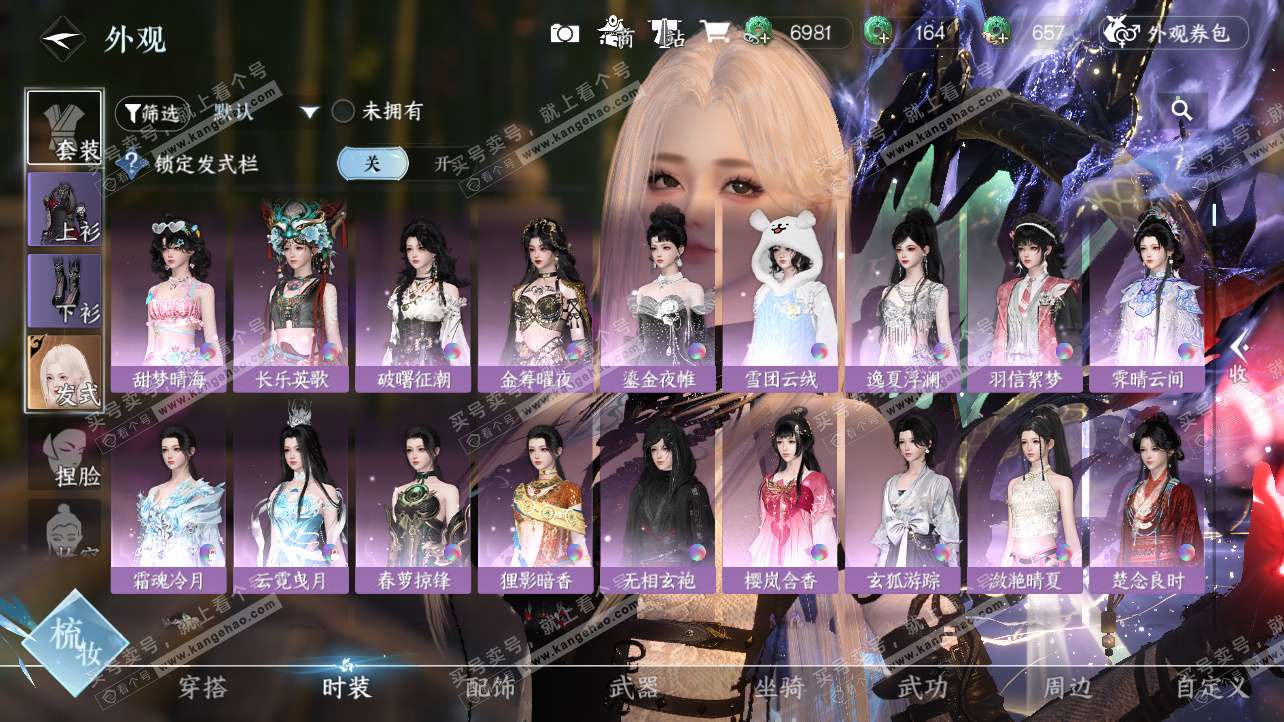Pick the 甜梦晴海 outfit thumbnail
1284x722 pixels.
pyautogui.click(x=169, y=296)
